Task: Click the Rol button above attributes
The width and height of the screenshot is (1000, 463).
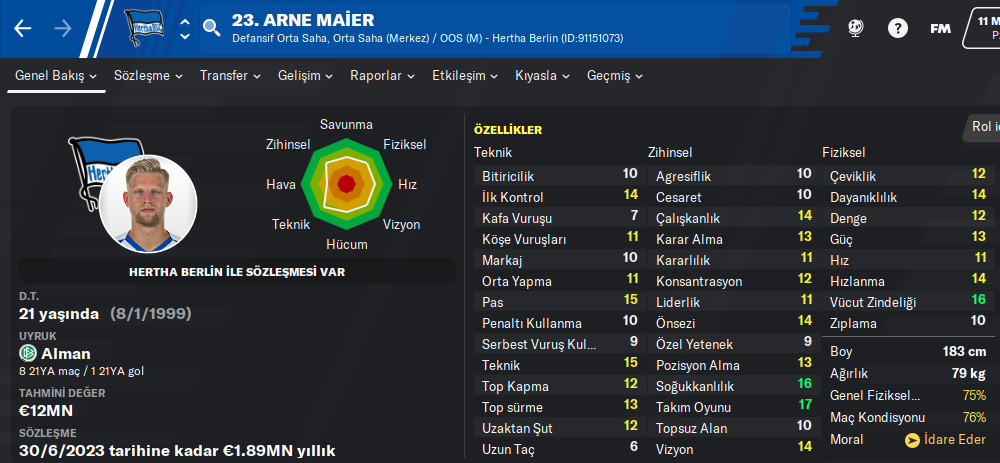Action: (984, 126)
